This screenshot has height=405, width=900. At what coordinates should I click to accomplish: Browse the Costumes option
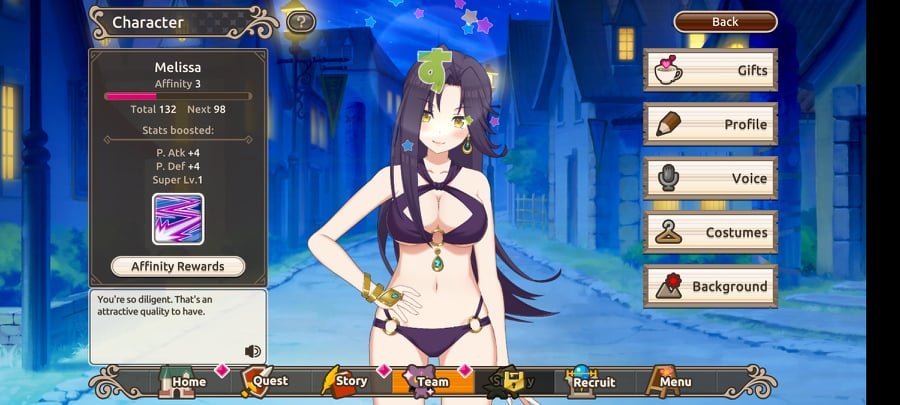point(709,232)
